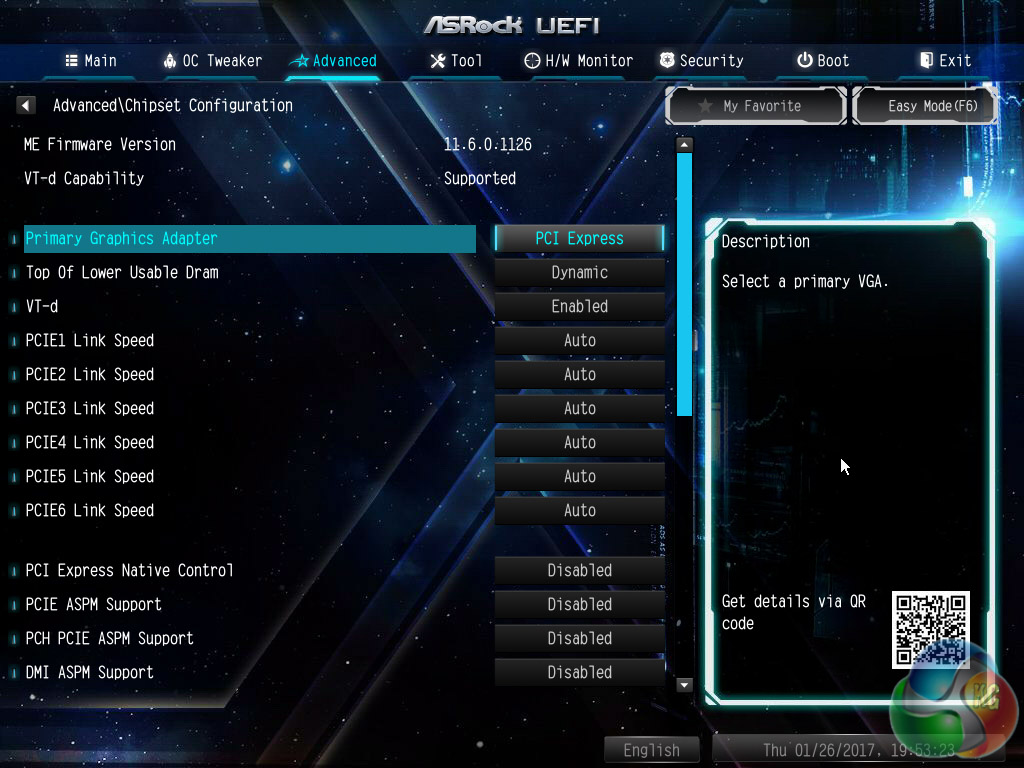1024x768 pixels.
Task: Switch to the Boot tab
Action: click(x=823, y=61)
